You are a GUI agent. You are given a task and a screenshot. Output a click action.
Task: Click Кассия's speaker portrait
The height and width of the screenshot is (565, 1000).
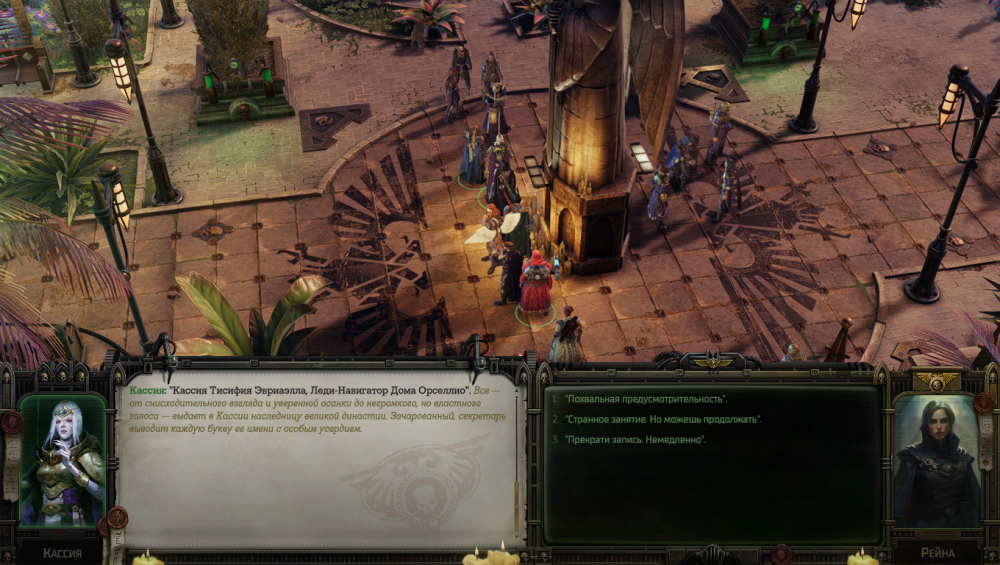[63, 461]
